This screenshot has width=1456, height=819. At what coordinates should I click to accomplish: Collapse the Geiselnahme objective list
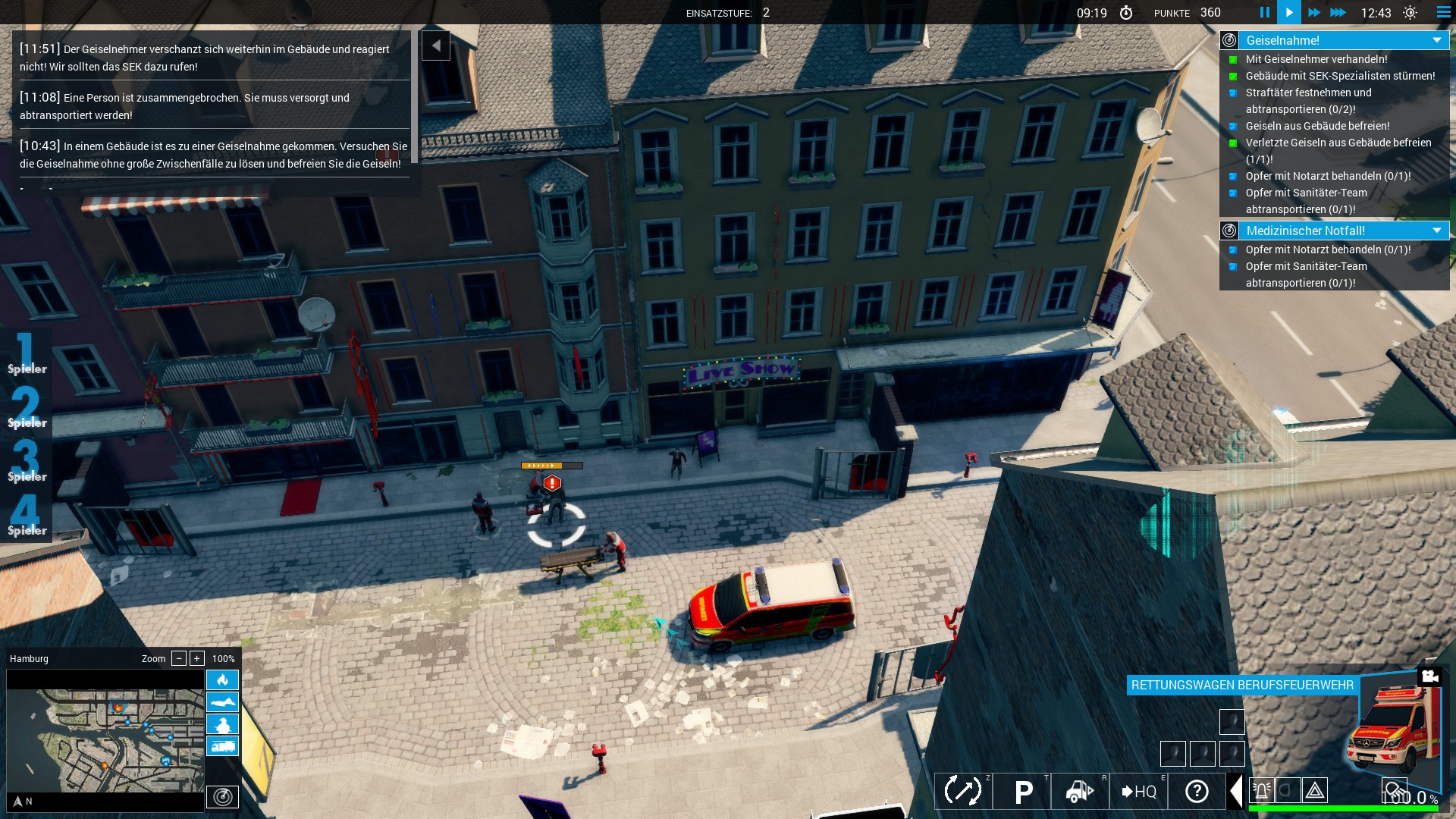1439,39
